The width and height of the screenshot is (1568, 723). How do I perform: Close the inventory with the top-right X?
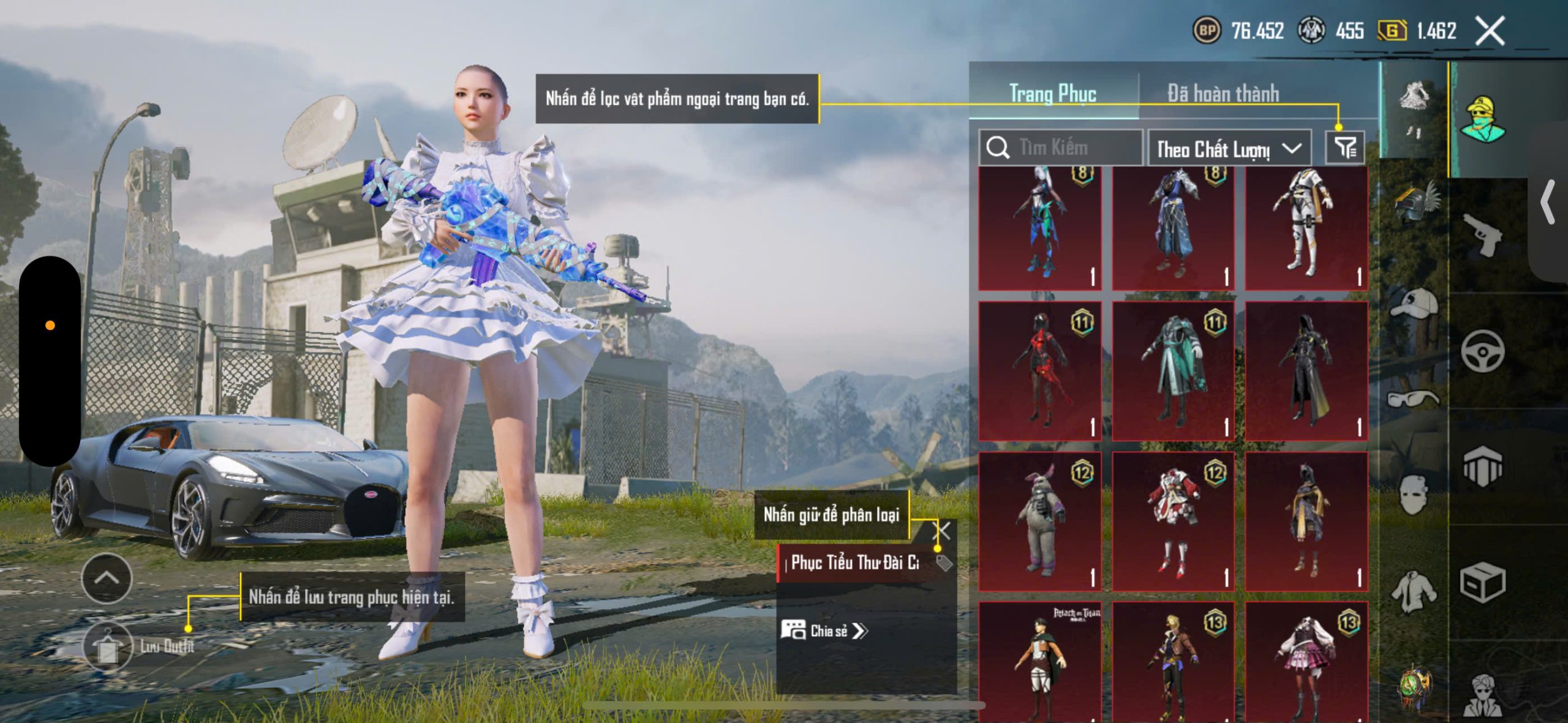(1489, 31)
